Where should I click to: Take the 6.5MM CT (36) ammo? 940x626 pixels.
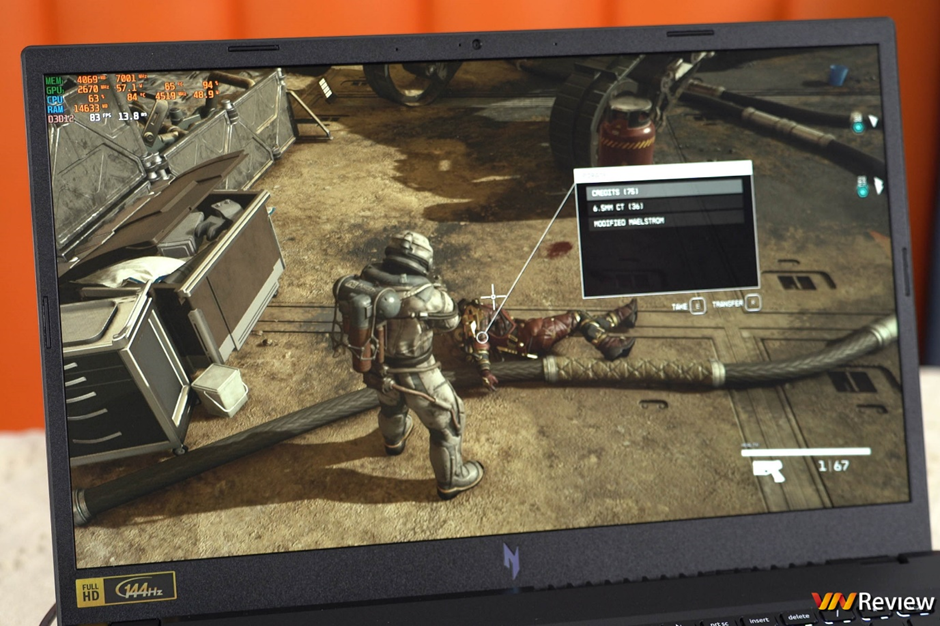[x=664, y=204]
